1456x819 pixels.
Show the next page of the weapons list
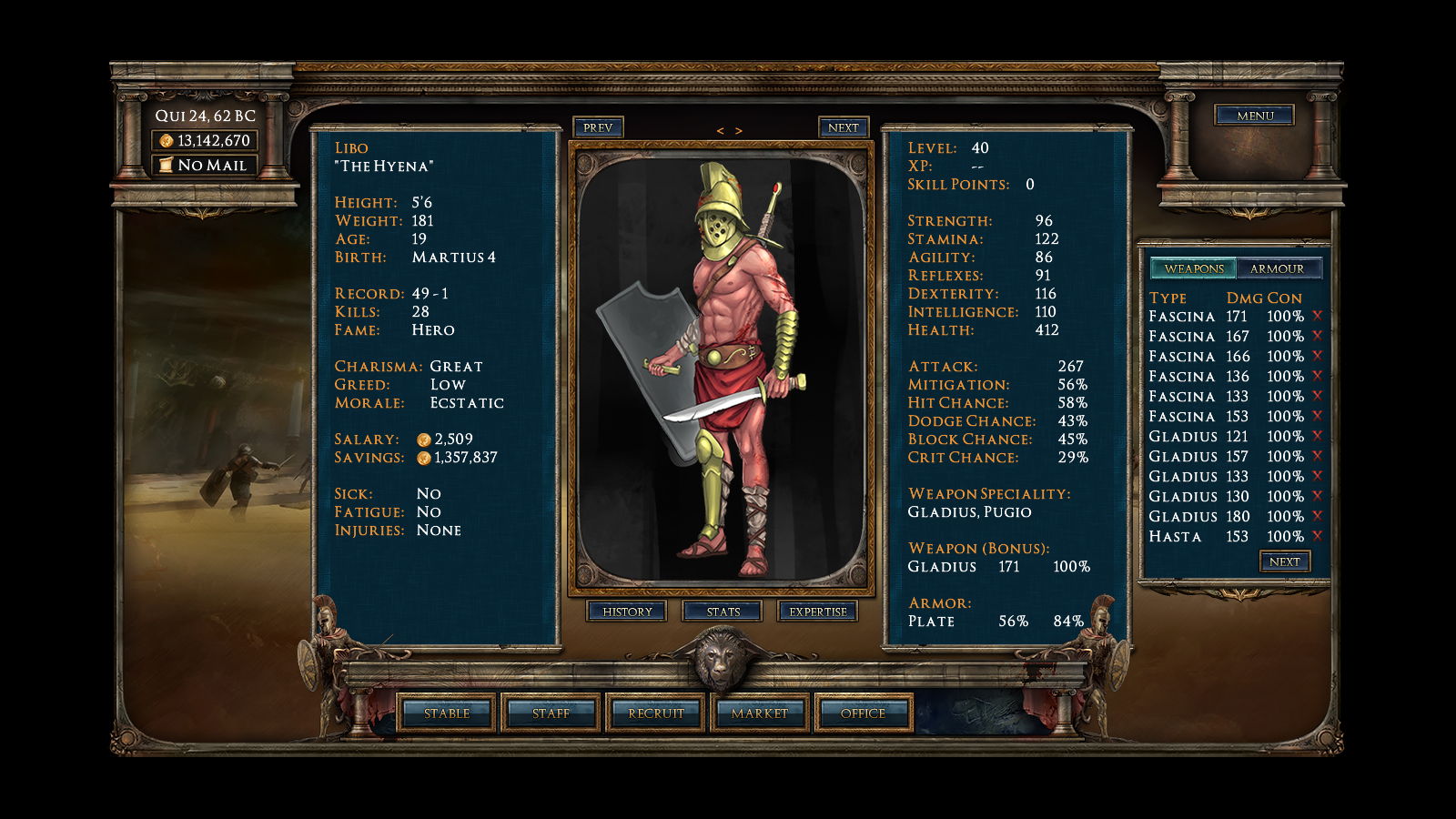point(1284,561)
